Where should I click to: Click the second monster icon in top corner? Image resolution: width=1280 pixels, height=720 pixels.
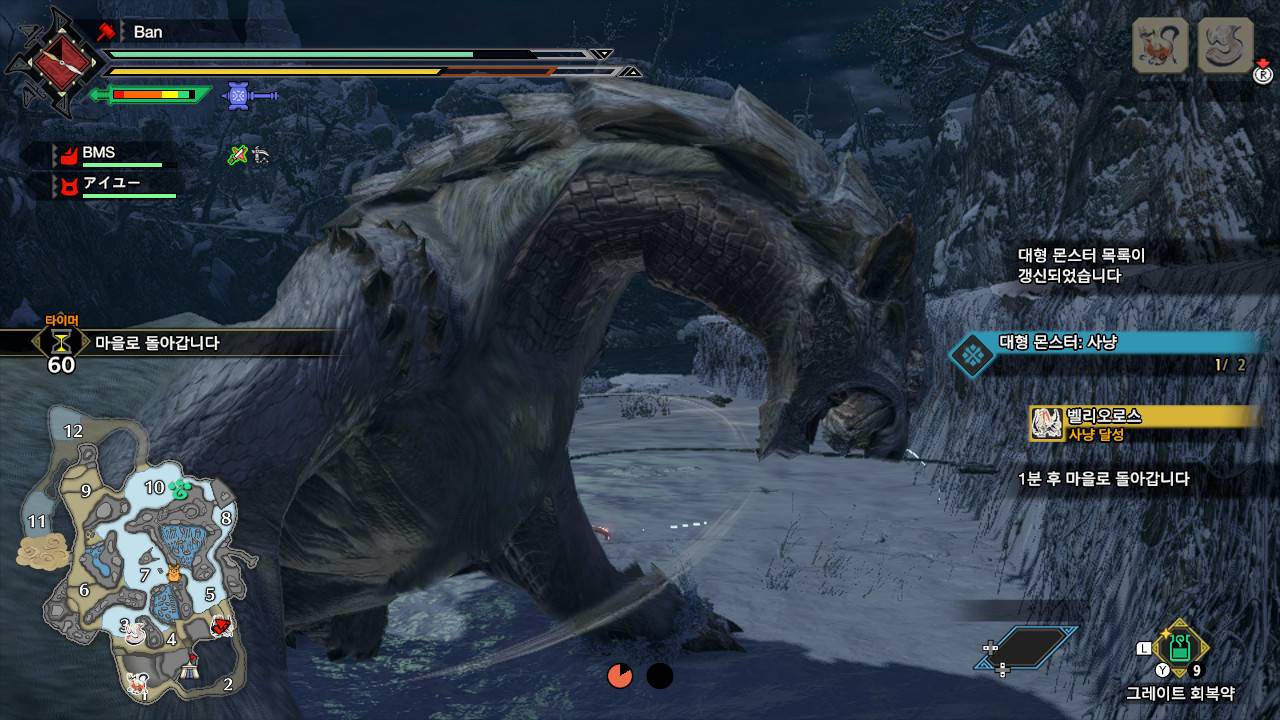point(1225,46)
